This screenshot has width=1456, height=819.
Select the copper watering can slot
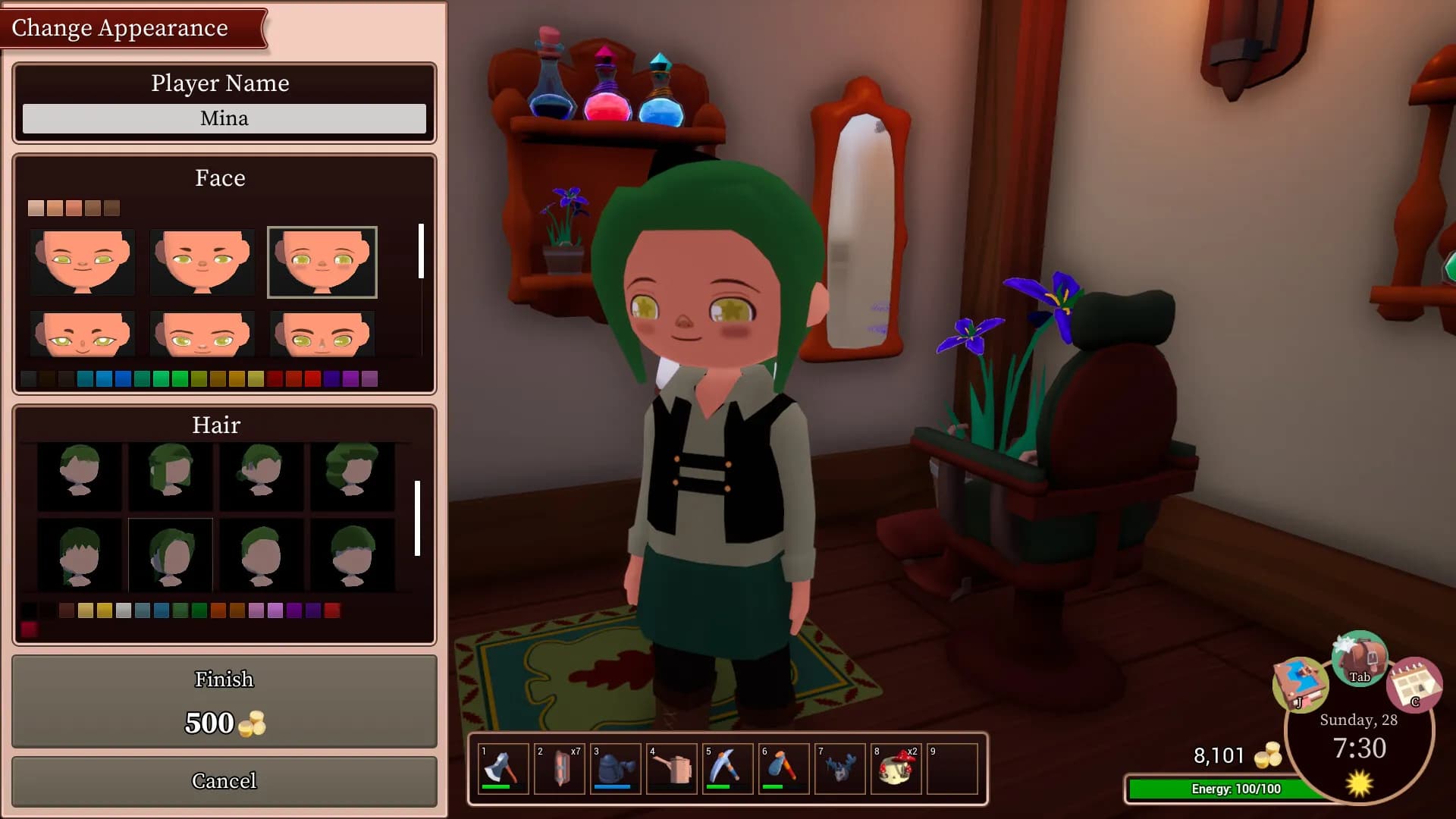[672, 769]
